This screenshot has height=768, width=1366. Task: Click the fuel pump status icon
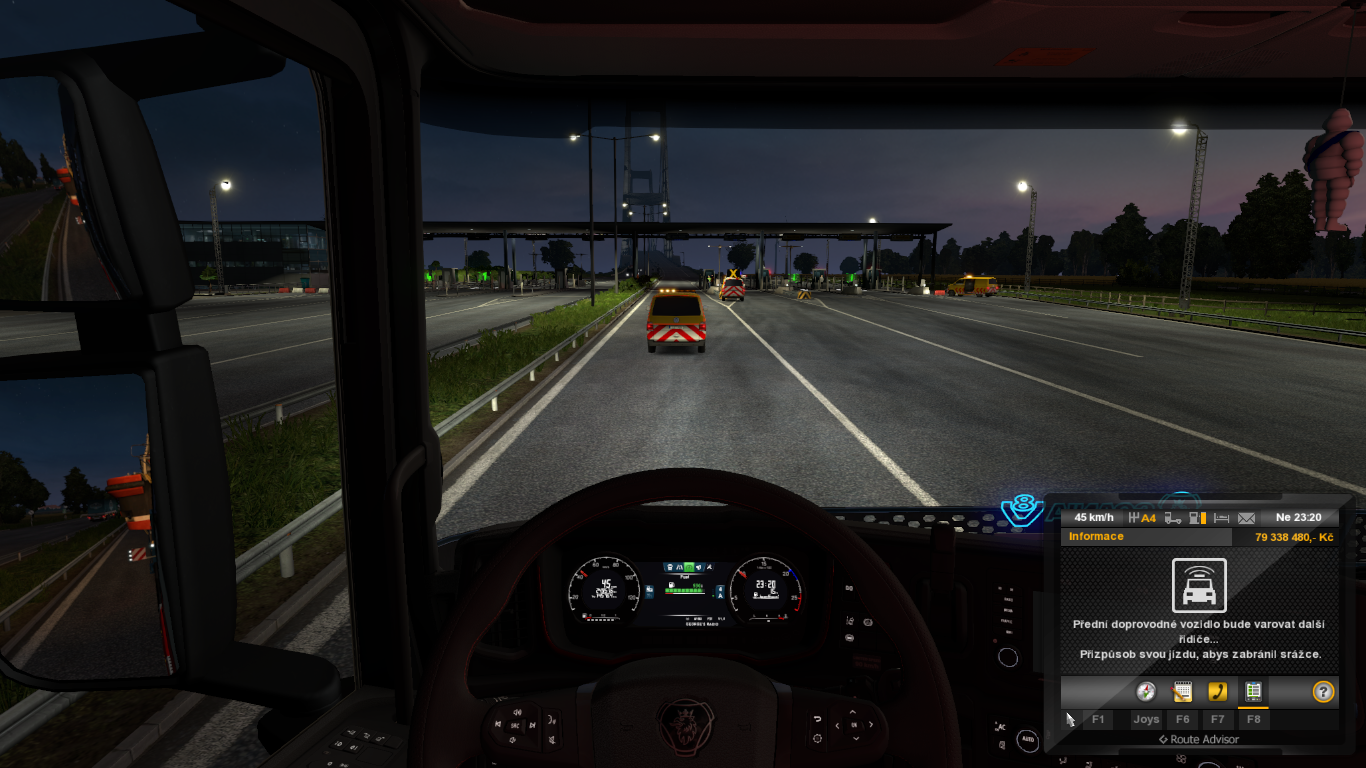point(1197,518)
